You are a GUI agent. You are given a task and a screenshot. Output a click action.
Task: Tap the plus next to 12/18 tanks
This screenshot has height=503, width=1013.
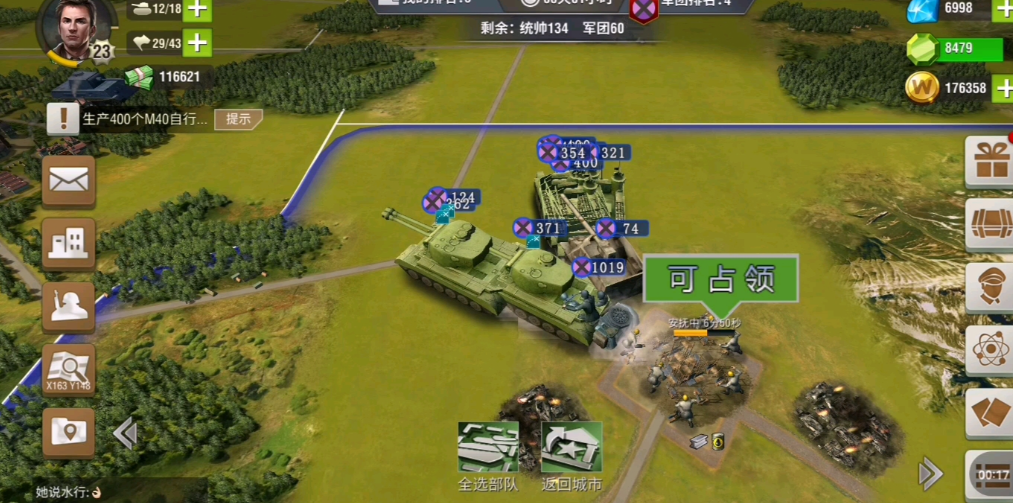point(197,9)
